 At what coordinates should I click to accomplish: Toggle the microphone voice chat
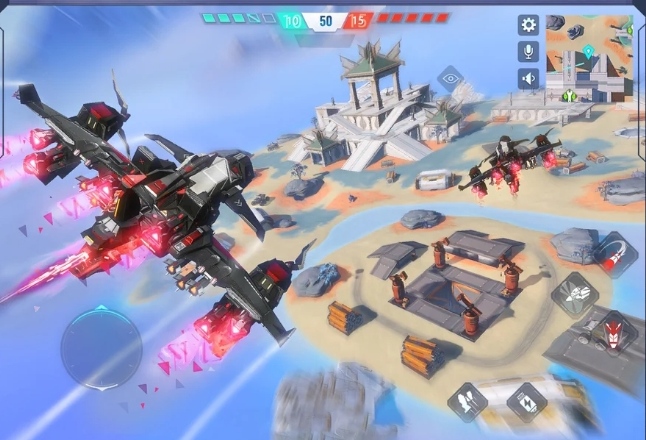pos(528,52)
